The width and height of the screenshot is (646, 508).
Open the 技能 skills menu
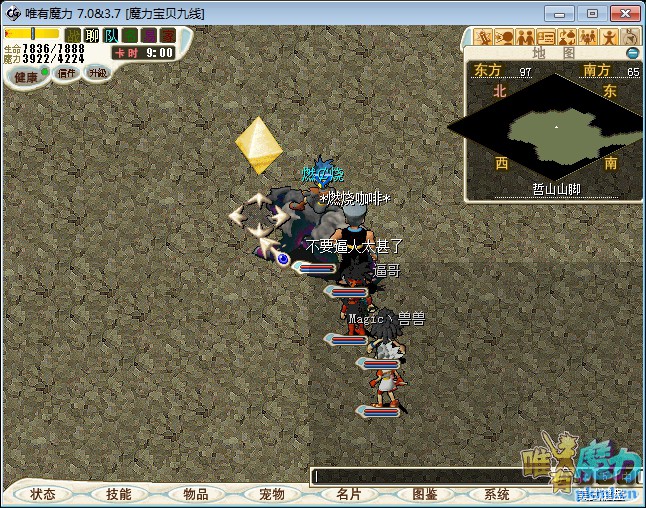119,494
